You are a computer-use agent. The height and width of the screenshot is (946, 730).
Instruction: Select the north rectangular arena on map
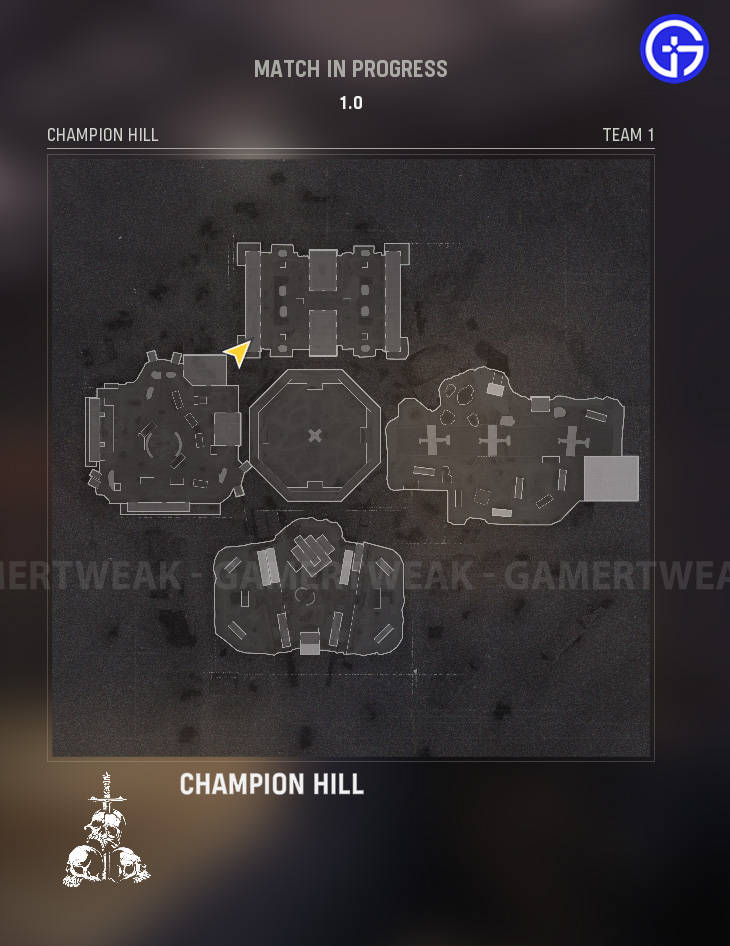323,299
